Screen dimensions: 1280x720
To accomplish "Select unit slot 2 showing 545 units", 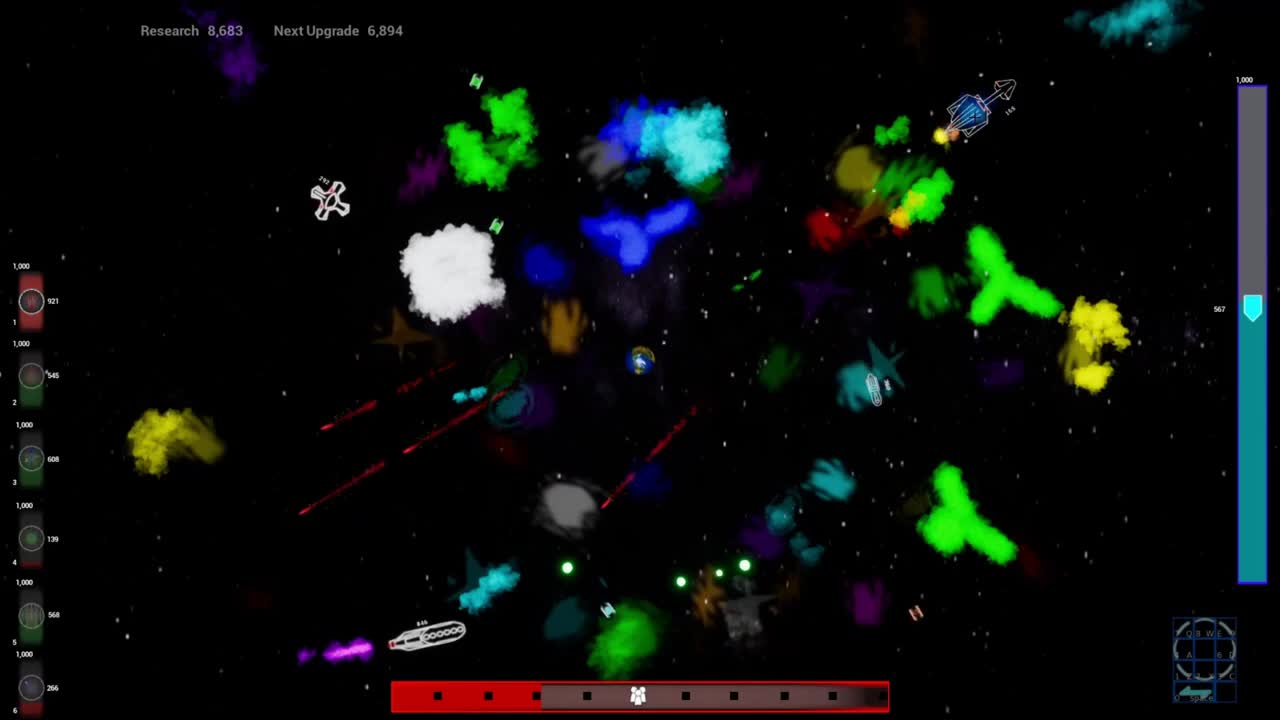I will pyautogui.click(x=31, y=375).
